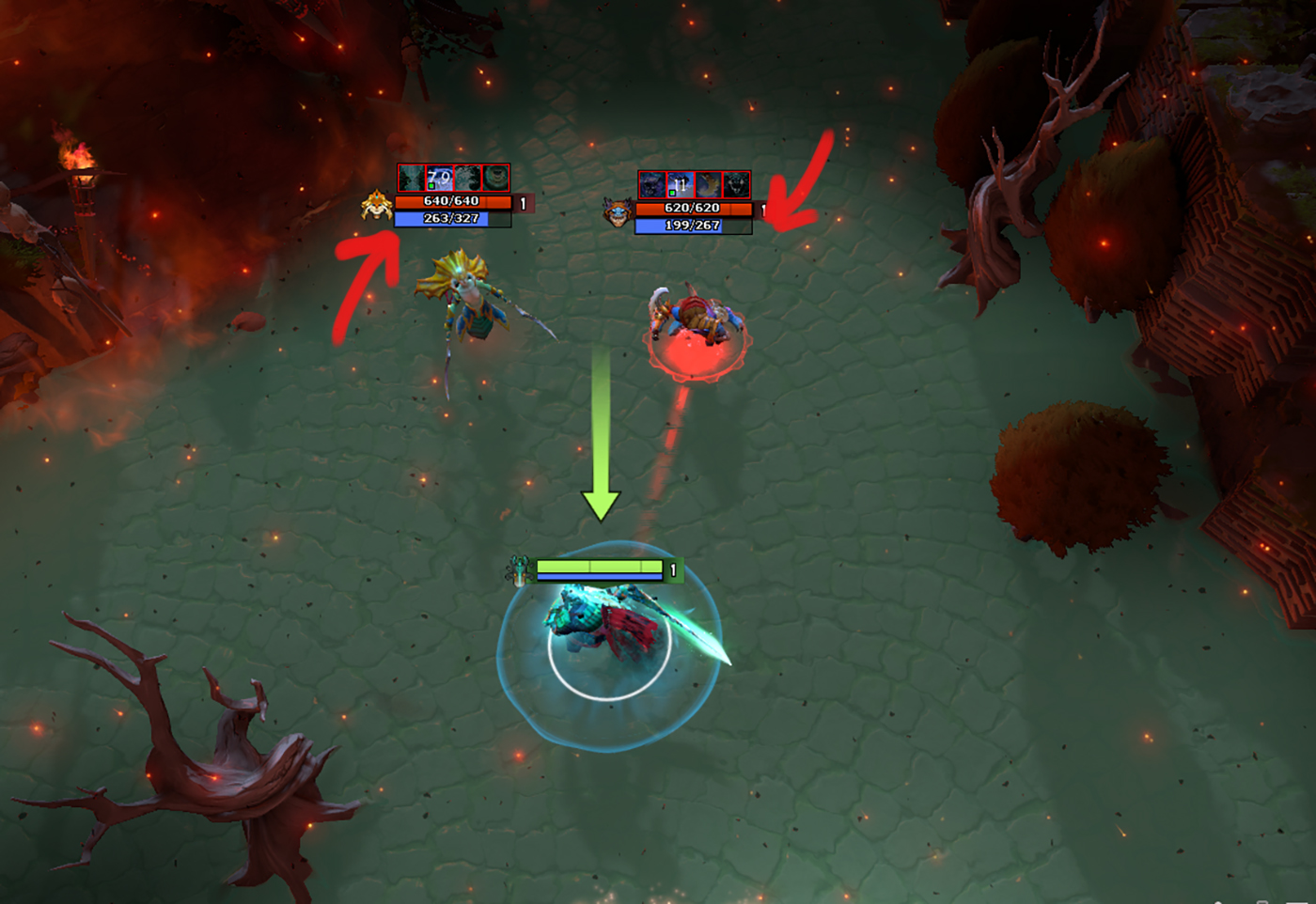Click Naga Siren's first ability icon, Mirror Image
Image resolution: width=1316 pixels, height=904 pixels.
[411, 178]
